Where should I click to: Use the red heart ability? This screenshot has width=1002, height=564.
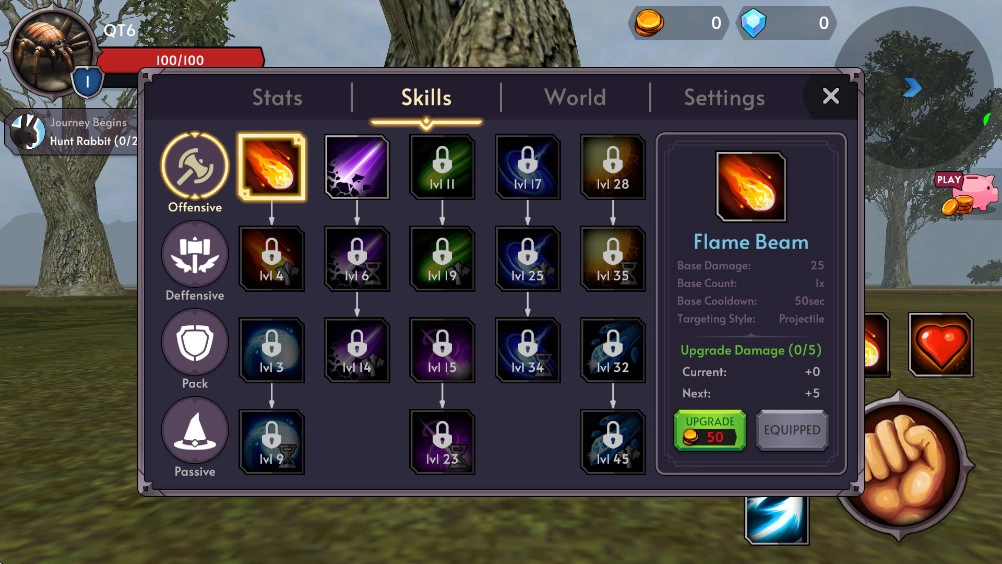pos(940,345)
